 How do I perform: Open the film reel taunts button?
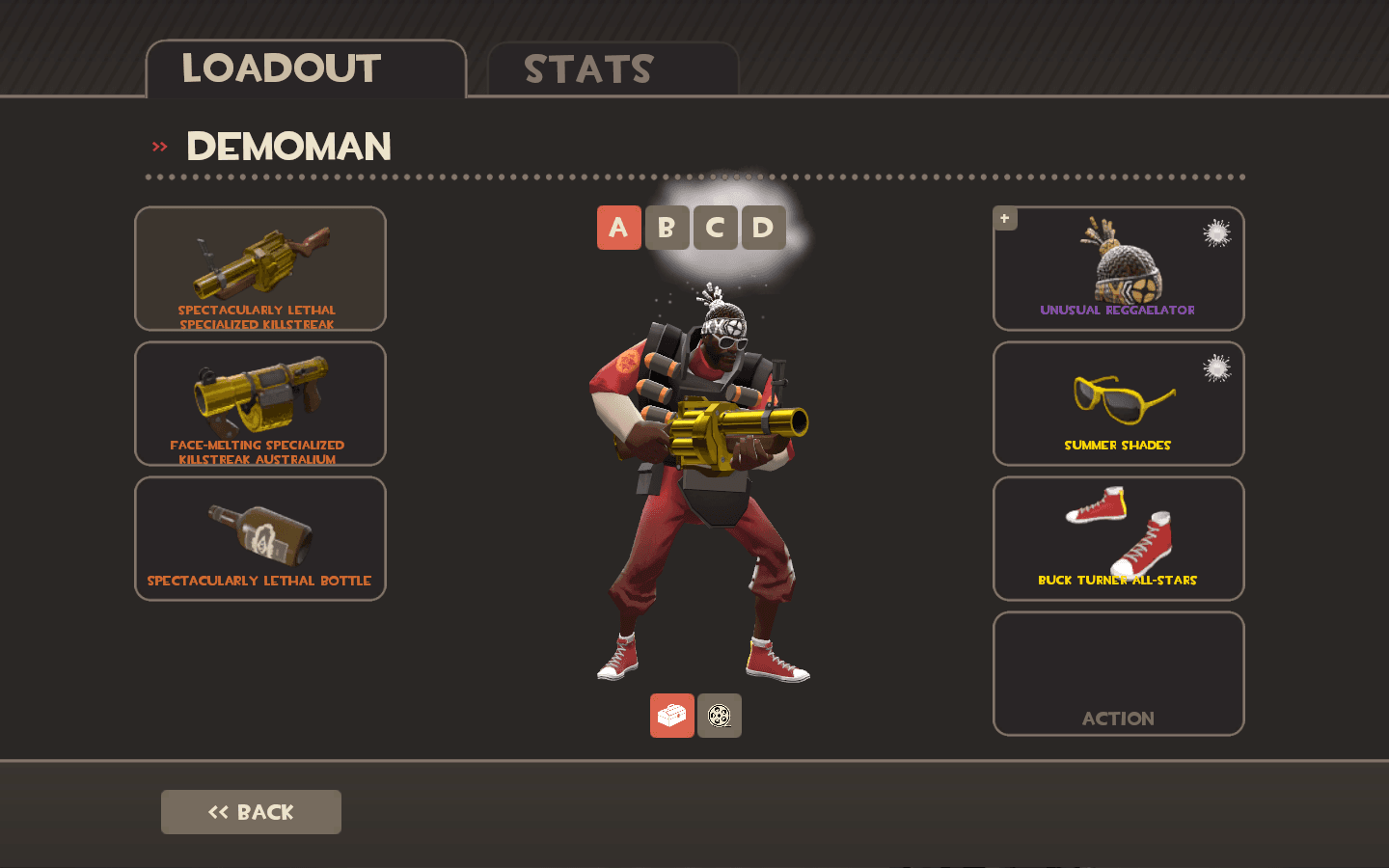[720, 716]
